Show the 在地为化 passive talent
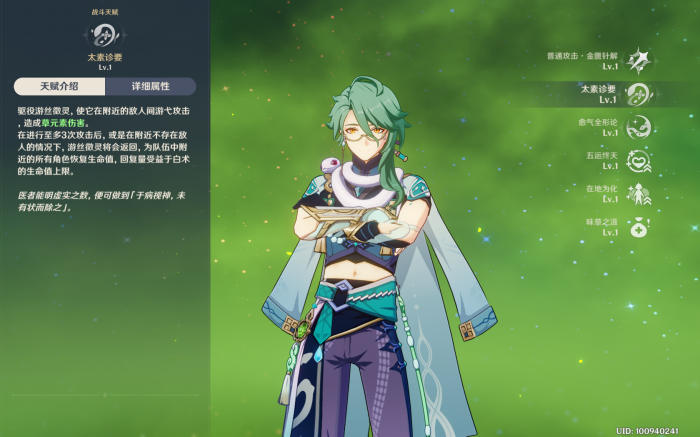 [638, 193]
